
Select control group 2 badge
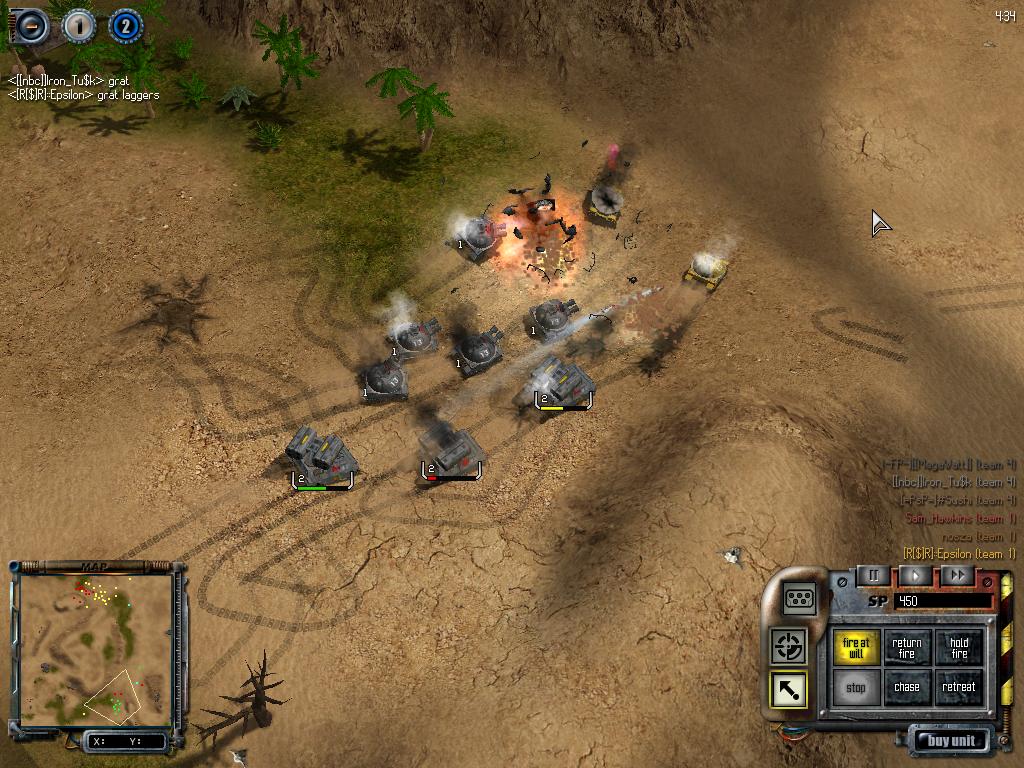click(x=125, y=25)
